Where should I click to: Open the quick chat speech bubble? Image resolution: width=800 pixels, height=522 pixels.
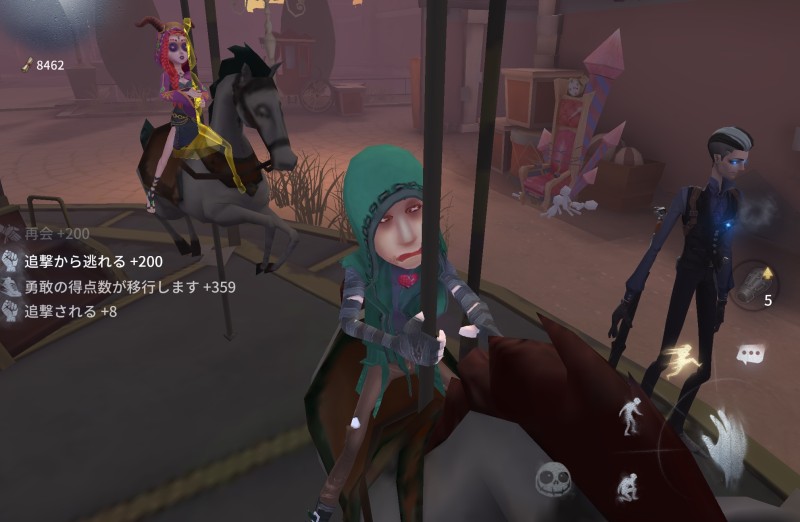coord(750,354)
